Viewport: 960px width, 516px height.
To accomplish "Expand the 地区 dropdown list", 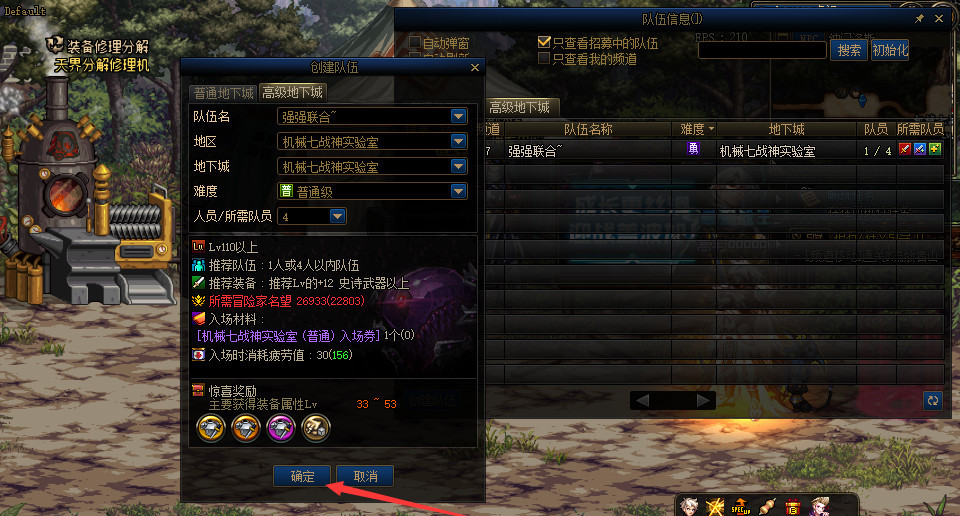I will 459,141.
